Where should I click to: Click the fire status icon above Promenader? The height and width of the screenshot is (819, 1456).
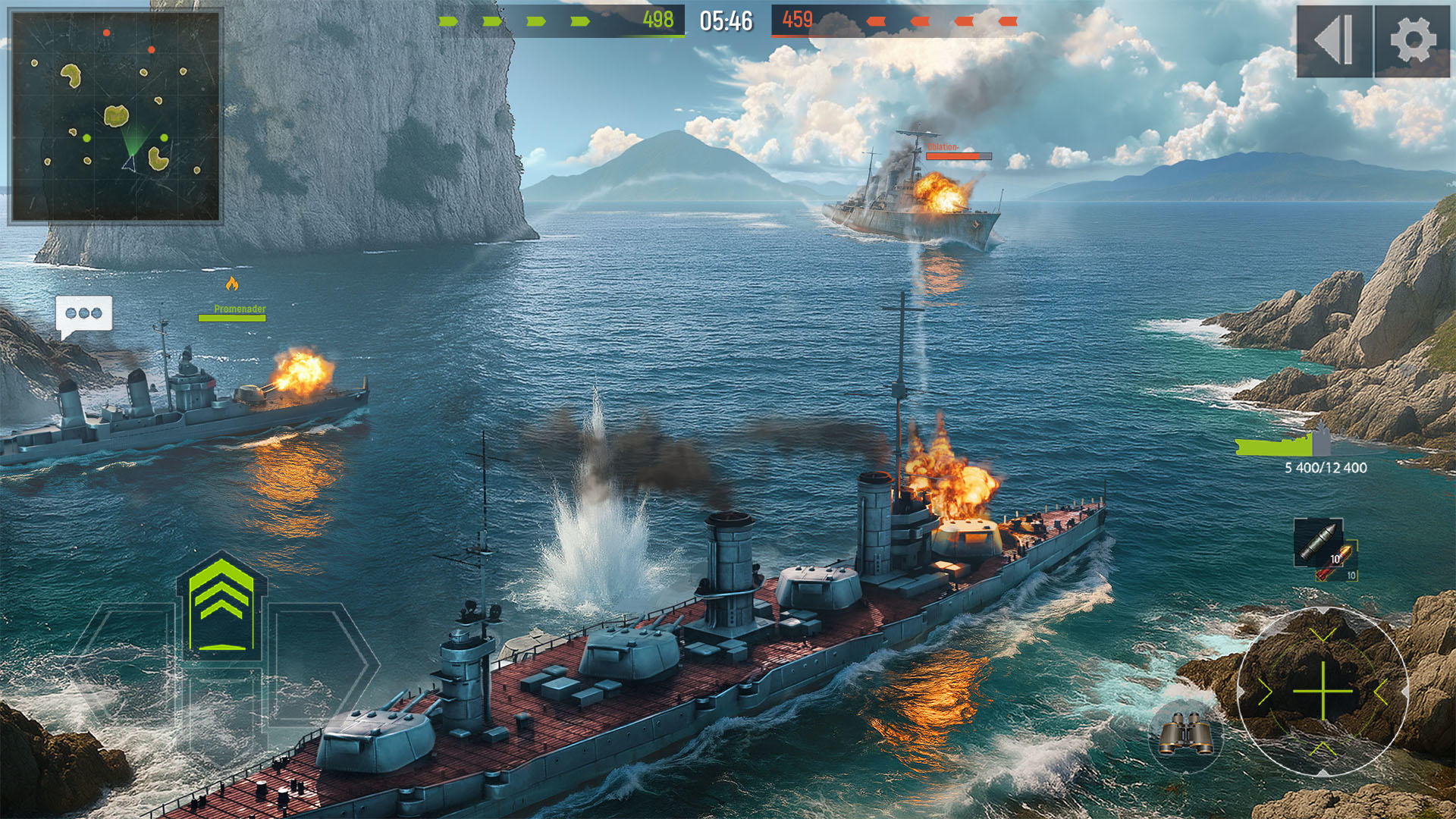click(x=233, y=284)
